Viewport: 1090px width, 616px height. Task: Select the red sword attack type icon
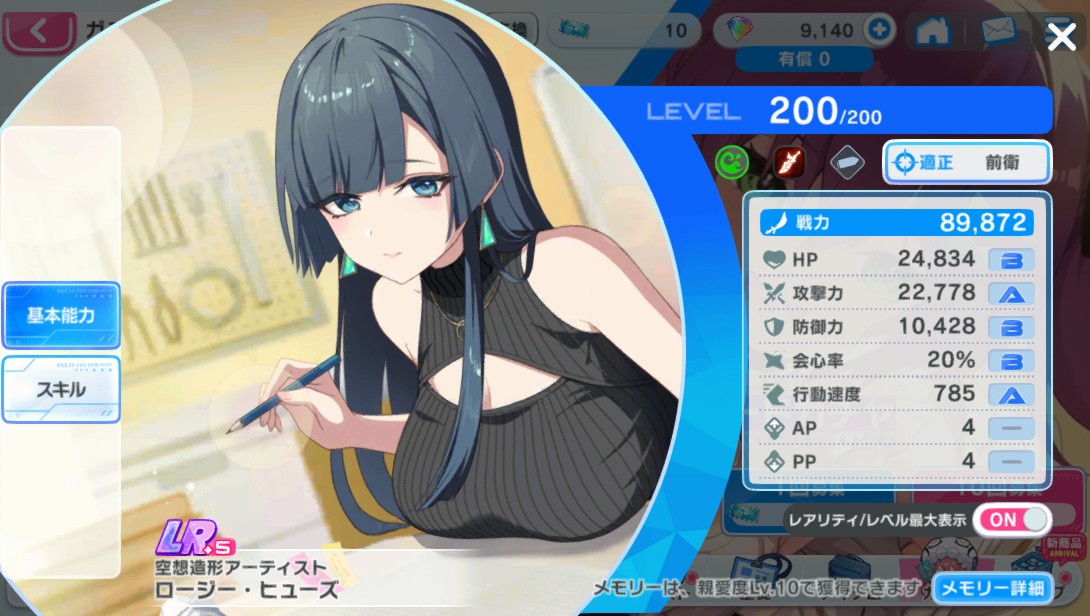point(789,162)
